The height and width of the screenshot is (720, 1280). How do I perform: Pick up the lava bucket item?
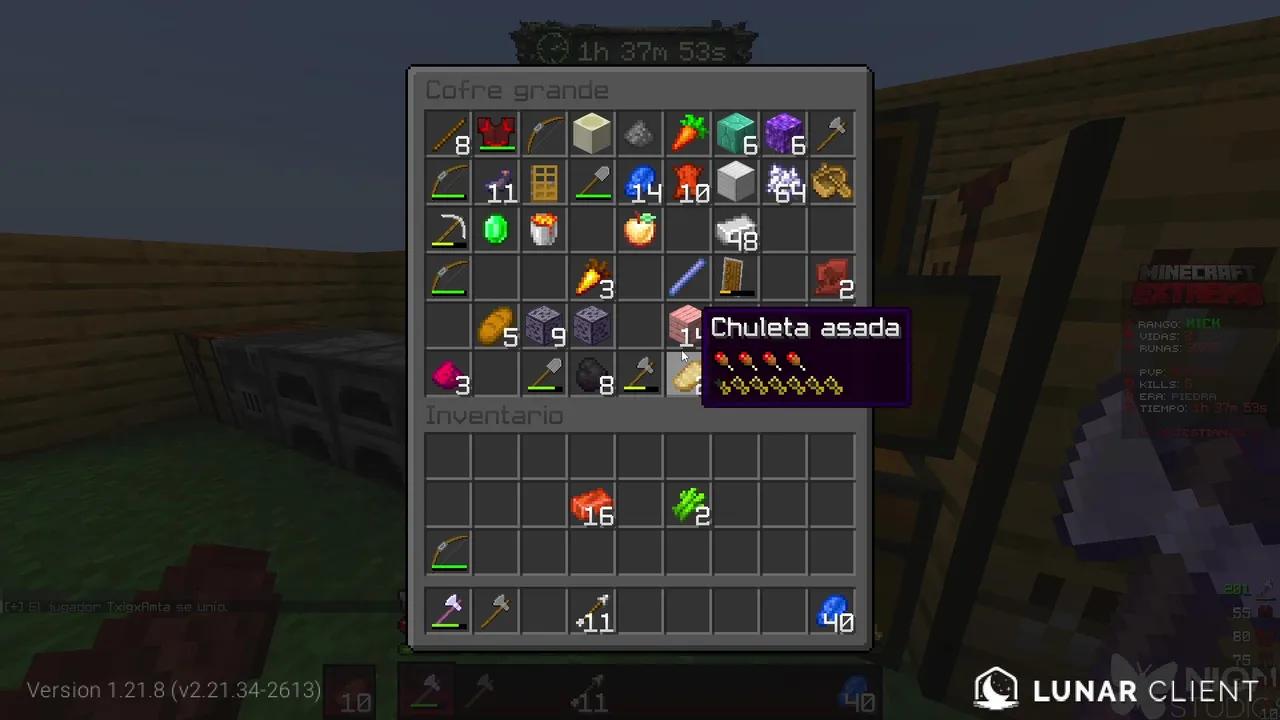pos(545,231)
